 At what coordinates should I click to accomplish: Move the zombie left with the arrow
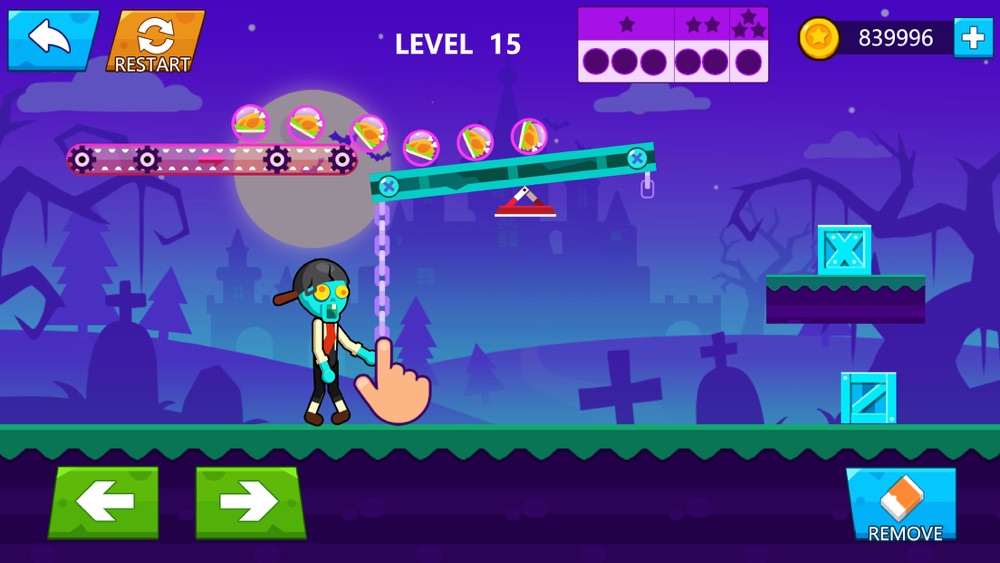tap(104, 501)
